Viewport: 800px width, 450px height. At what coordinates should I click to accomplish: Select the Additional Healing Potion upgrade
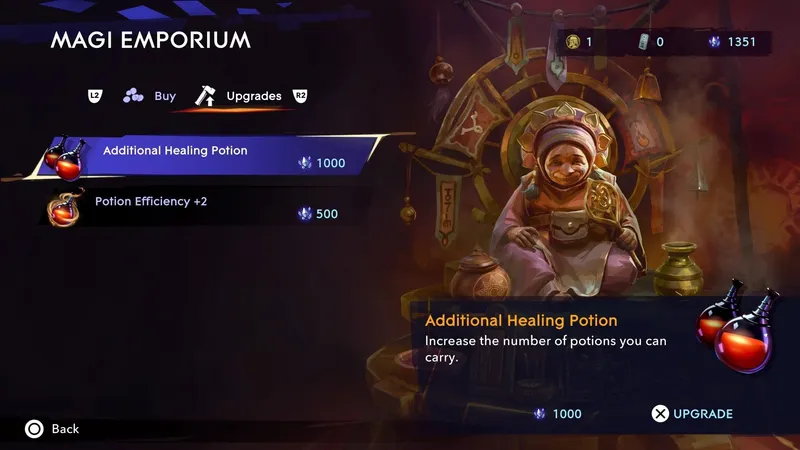point(210,156)
